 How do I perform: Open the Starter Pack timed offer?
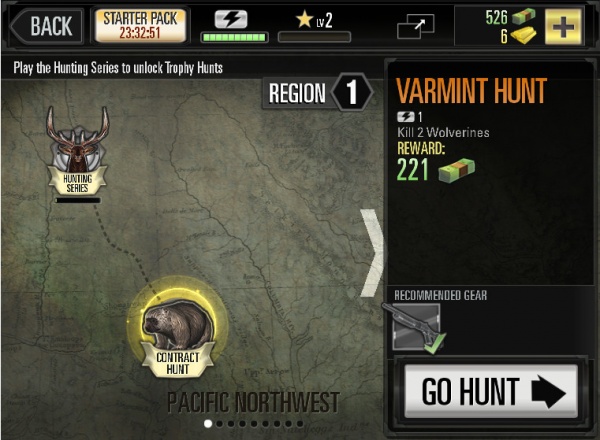139,26
